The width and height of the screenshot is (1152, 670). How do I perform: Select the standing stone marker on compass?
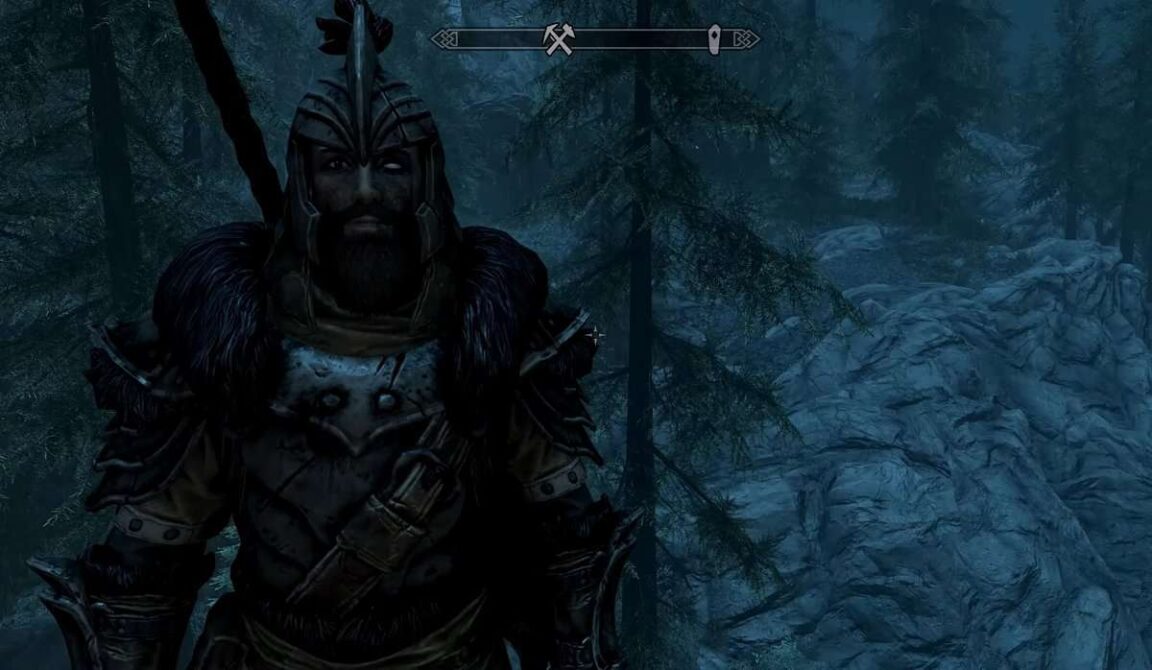(x=715, y=40)
